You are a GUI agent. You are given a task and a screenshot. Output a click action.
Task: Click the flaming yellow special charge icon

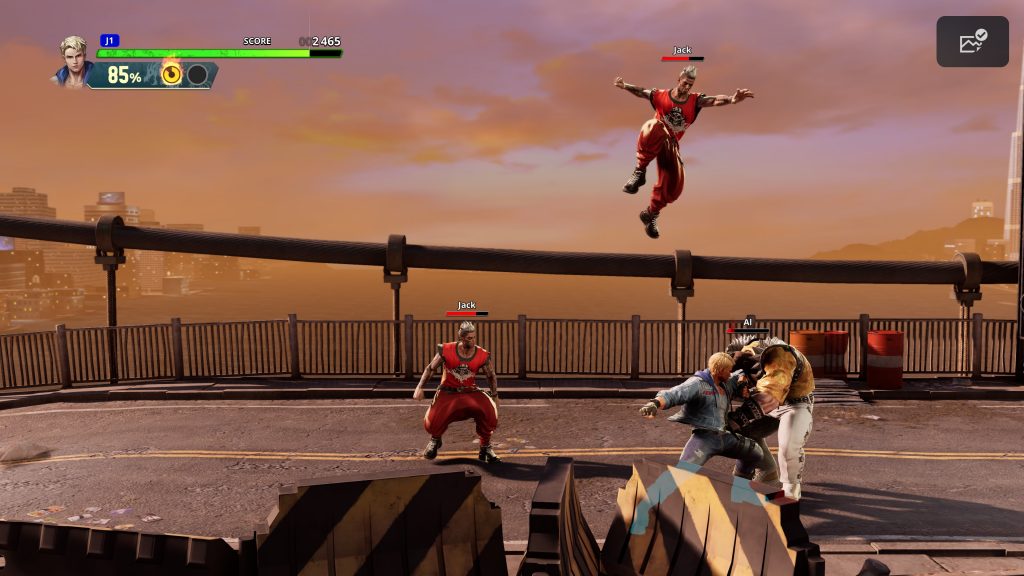coord(172,73)
